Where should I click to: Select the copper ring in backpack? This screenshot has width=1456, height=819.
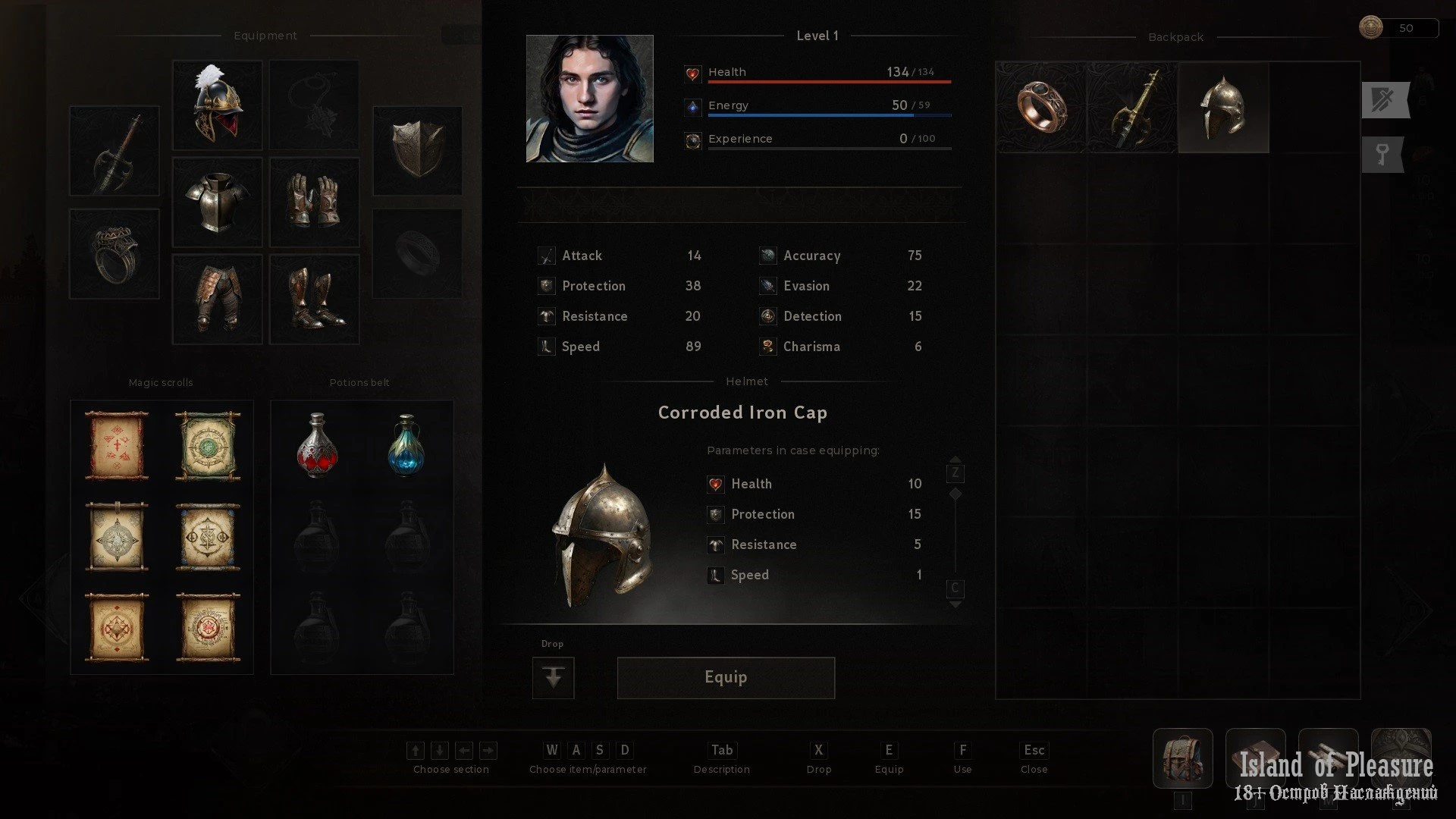(x=1041, y=108)
